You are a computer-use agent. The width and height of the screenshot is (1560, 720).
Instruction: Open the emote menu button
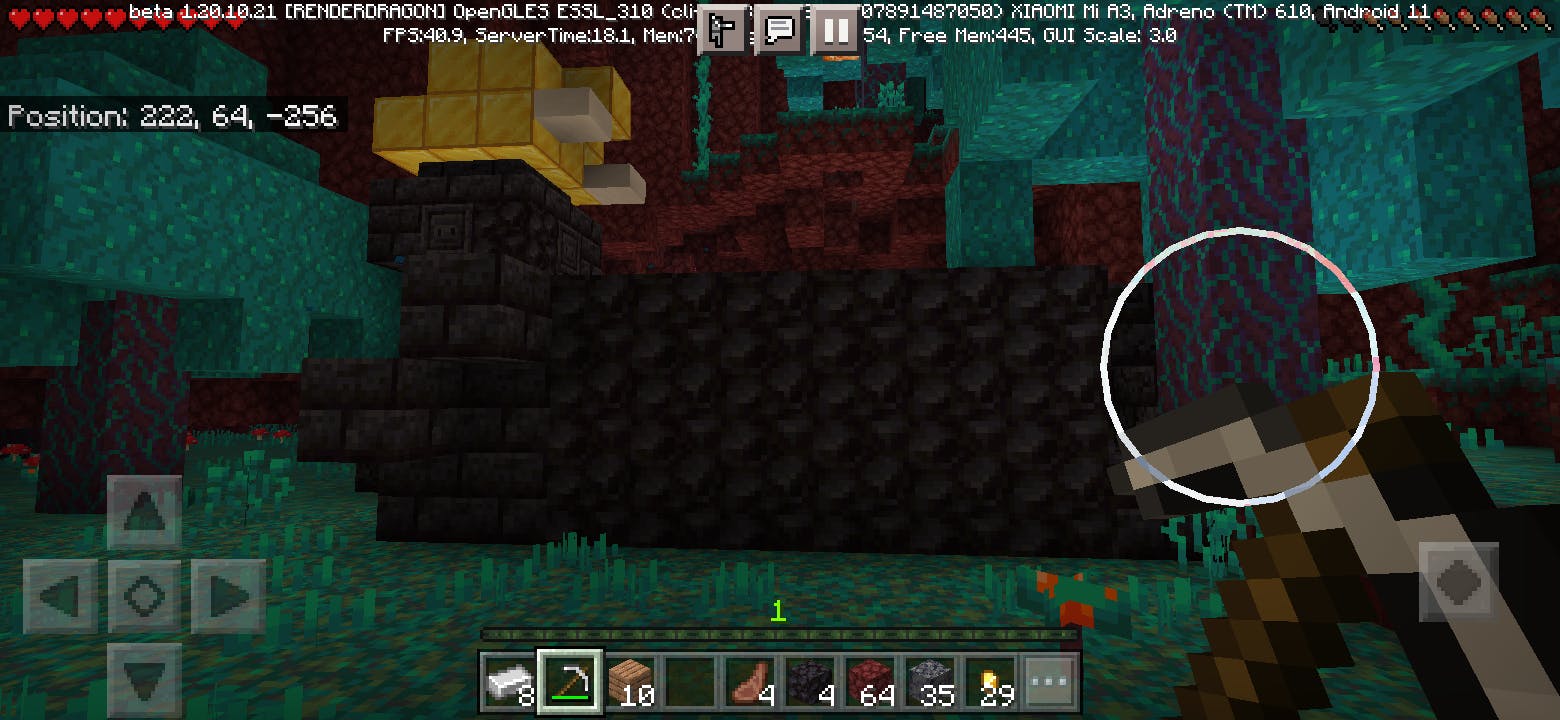722,33
